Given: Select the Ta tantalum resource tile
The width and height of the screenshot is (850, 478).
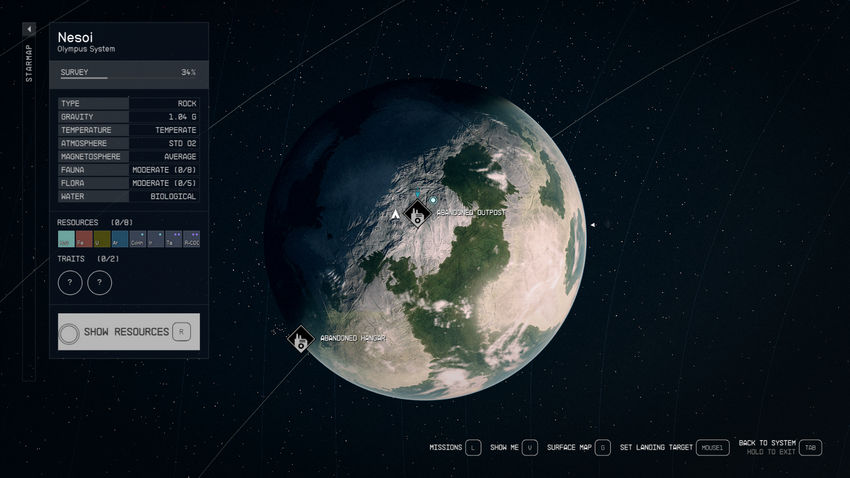Looking at the screenshot, I should tap(172, 239).
